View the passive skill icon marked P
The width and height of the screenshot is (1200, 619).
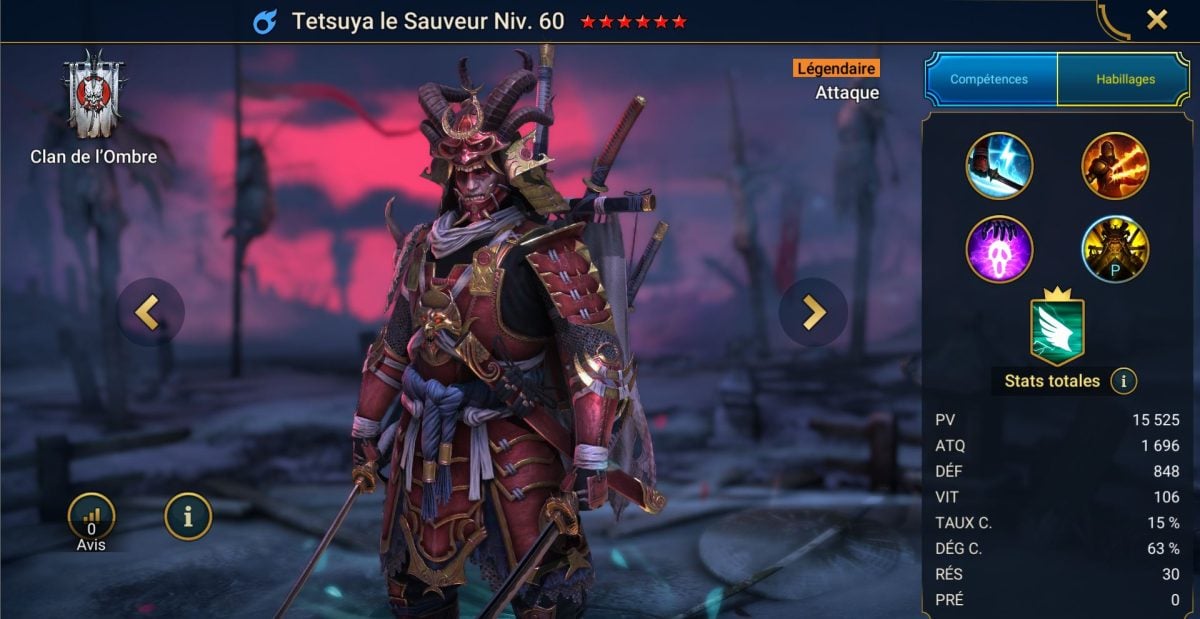(1115, 249)
